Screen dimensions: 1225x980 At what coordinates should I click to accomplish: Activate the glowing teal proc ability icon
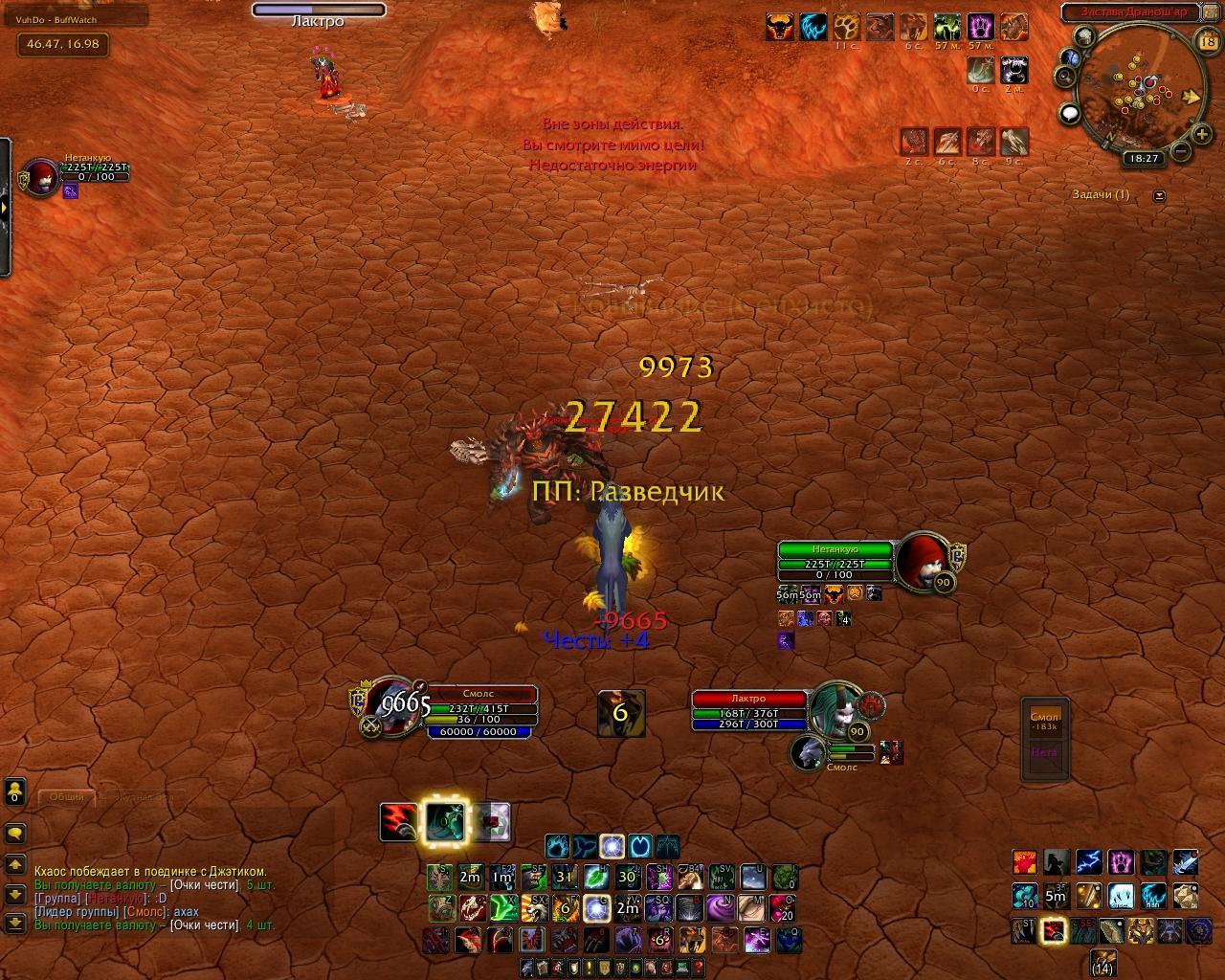point(443,822)
